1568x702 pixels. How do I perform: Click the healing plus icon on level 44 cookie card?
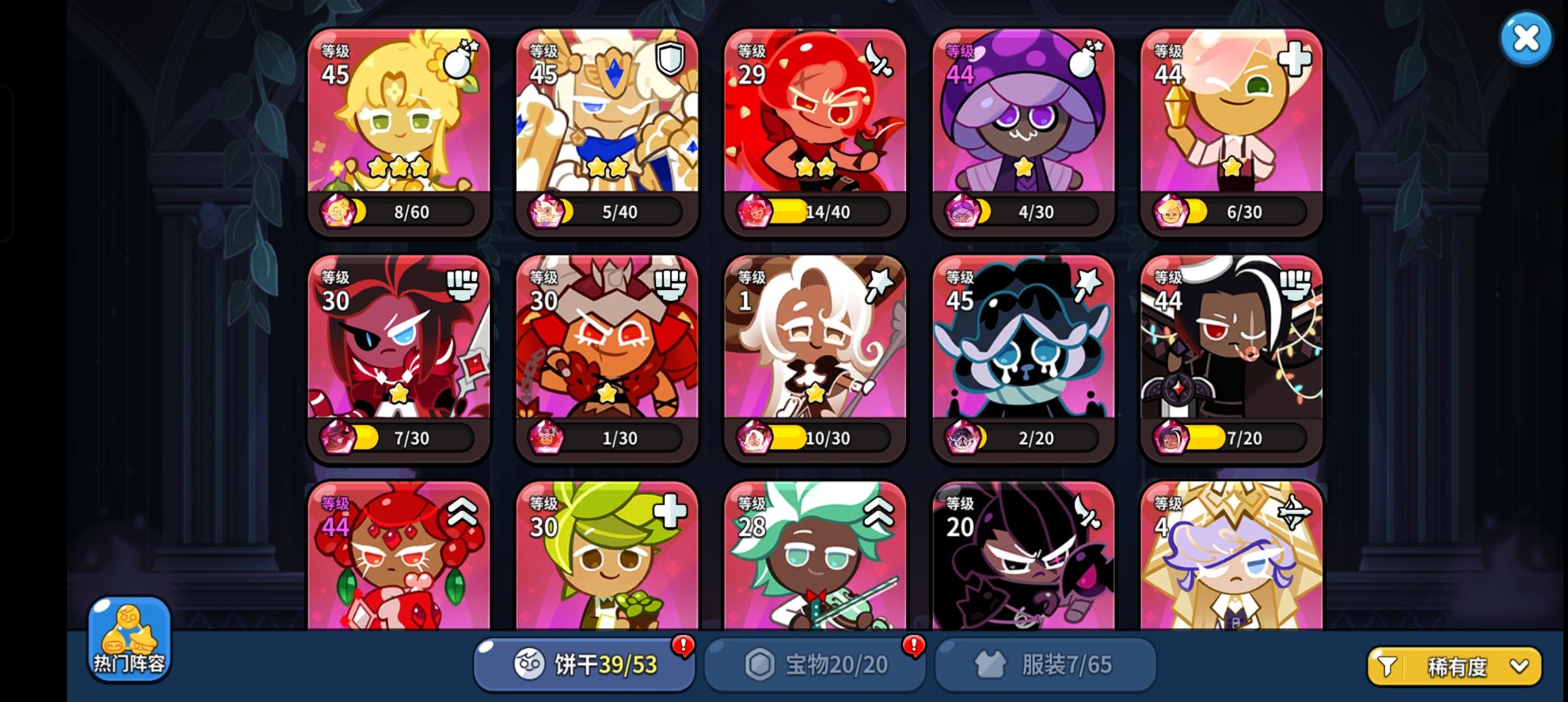pos(1296,59)
